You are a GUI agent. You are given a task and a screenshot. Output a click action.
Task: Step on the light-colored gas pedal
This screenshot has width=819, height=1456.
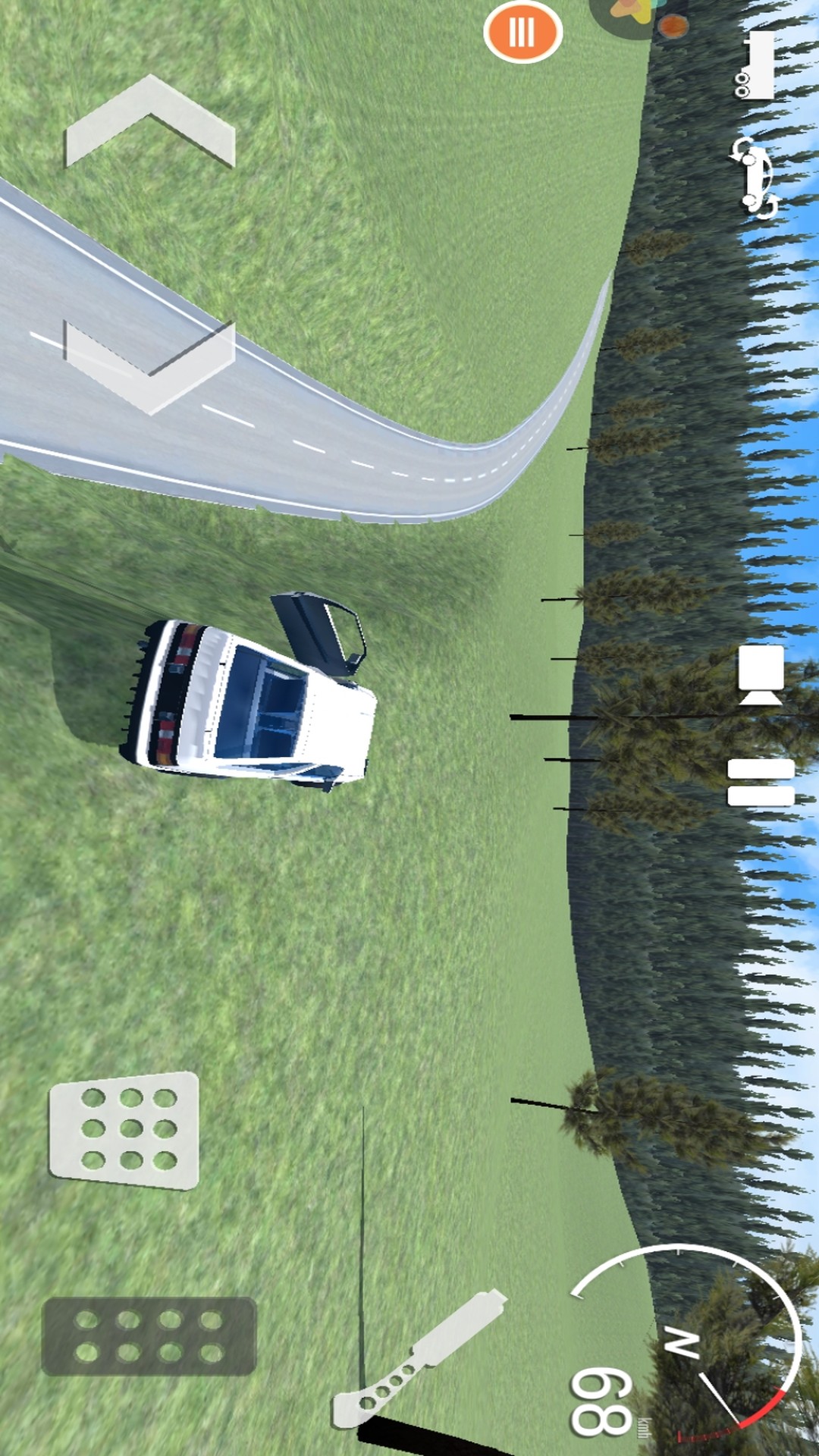(124, 1129)
